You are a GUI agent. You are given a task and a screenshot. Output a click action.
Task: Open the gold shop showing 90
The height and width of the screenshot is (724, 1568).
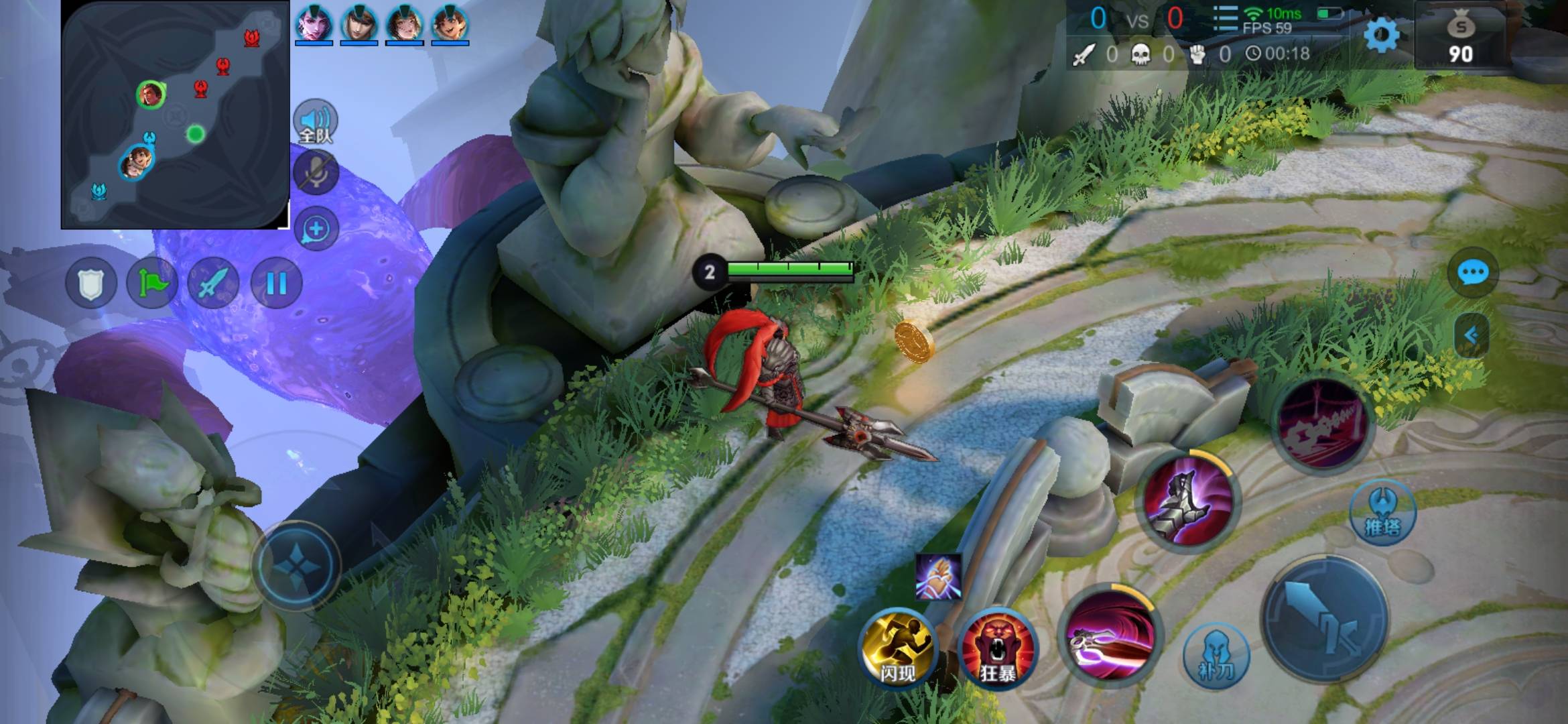(1460, 39)
